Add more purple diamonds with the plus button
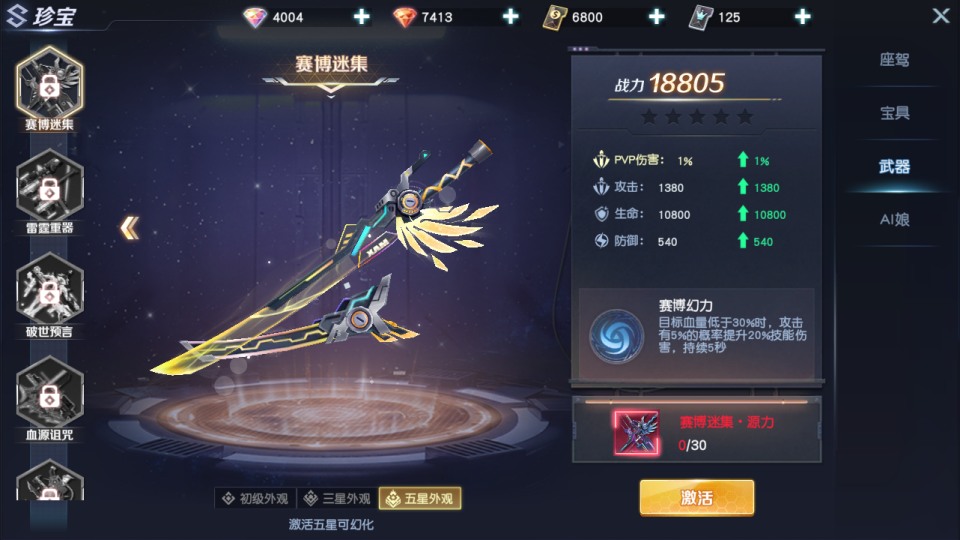Screen dimensions: 960x540 [361, 17]
